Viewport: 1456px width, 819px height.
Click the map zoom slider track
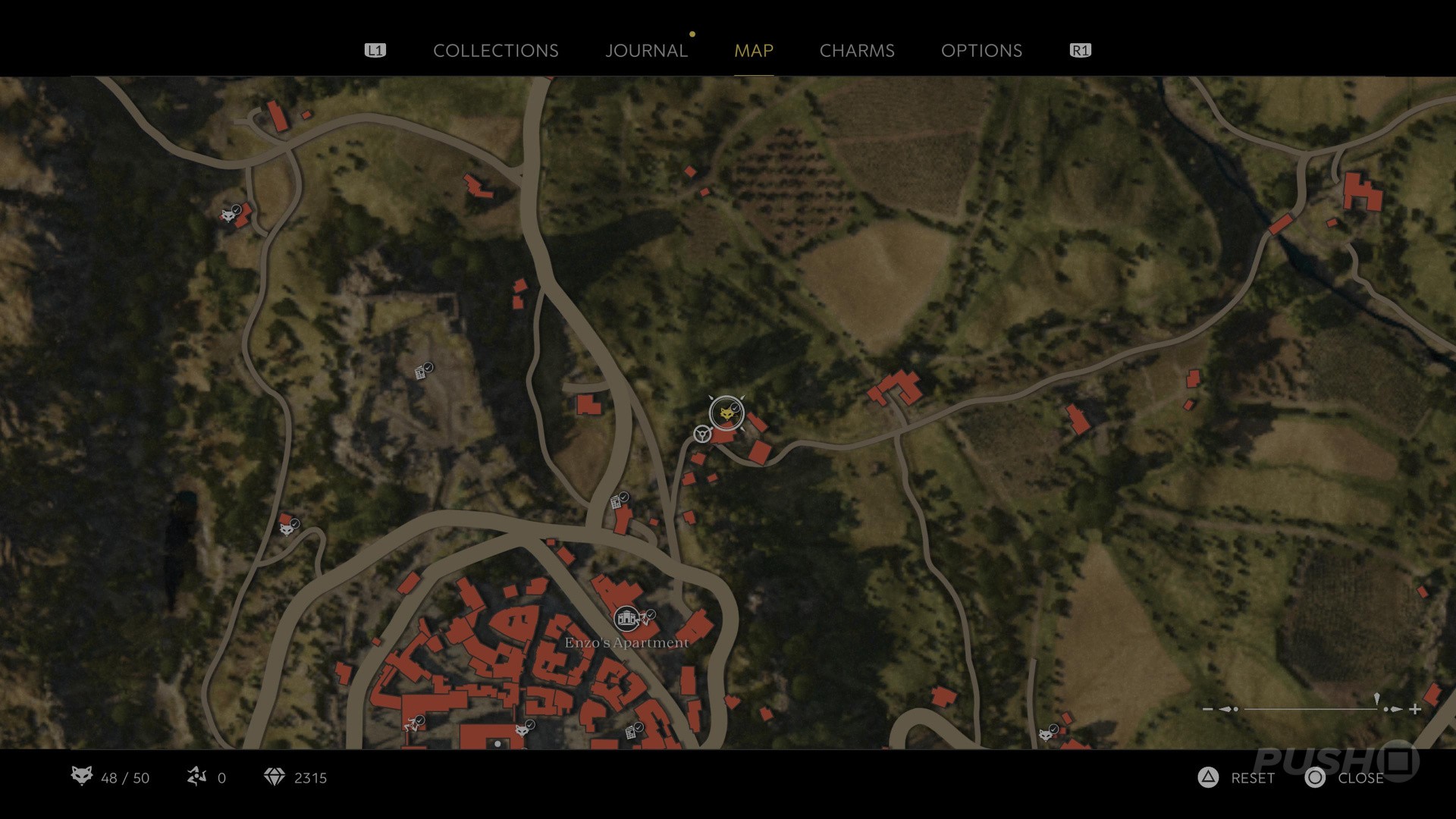tap(1310, 709)
